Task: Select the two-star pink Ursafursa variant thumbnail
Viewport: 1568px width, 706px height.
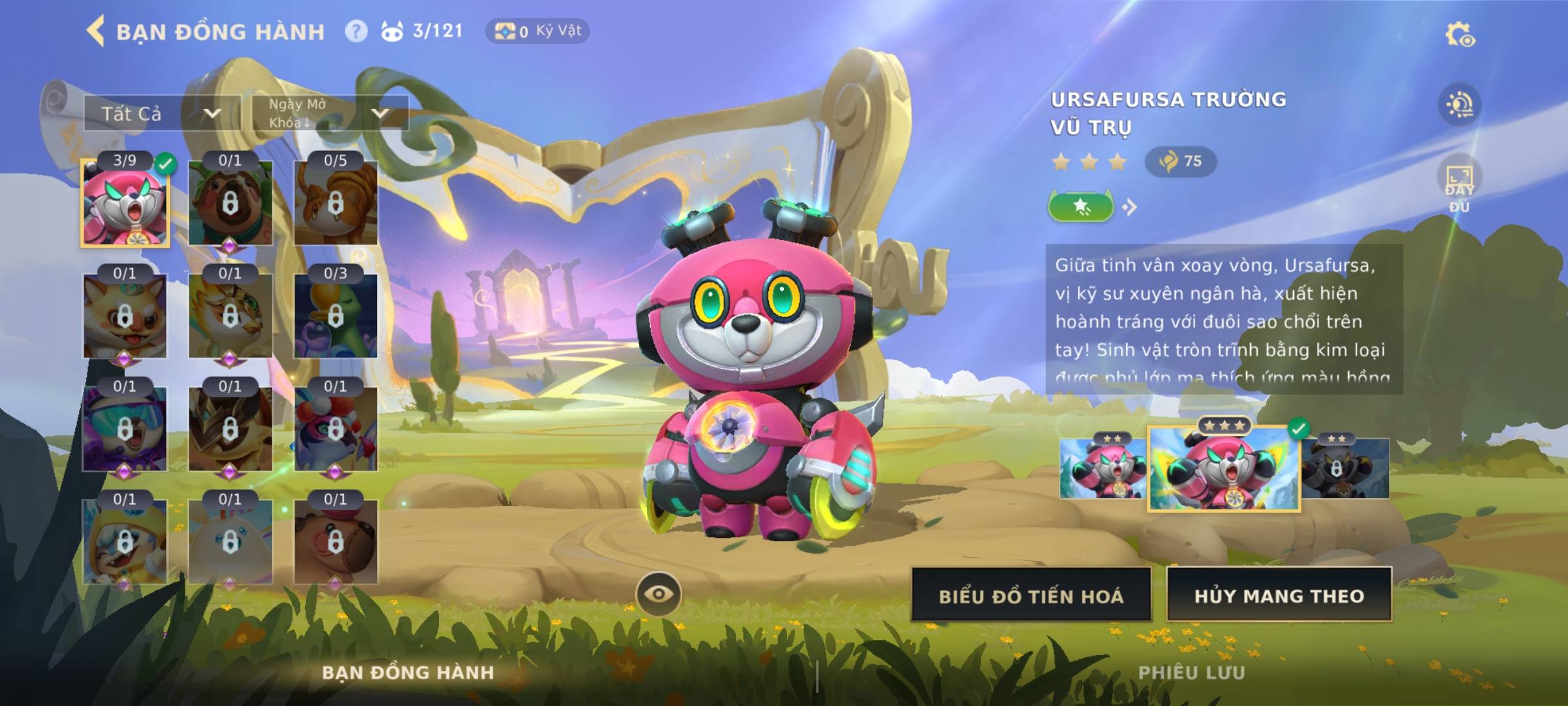Action: [x=1102, y=469]
